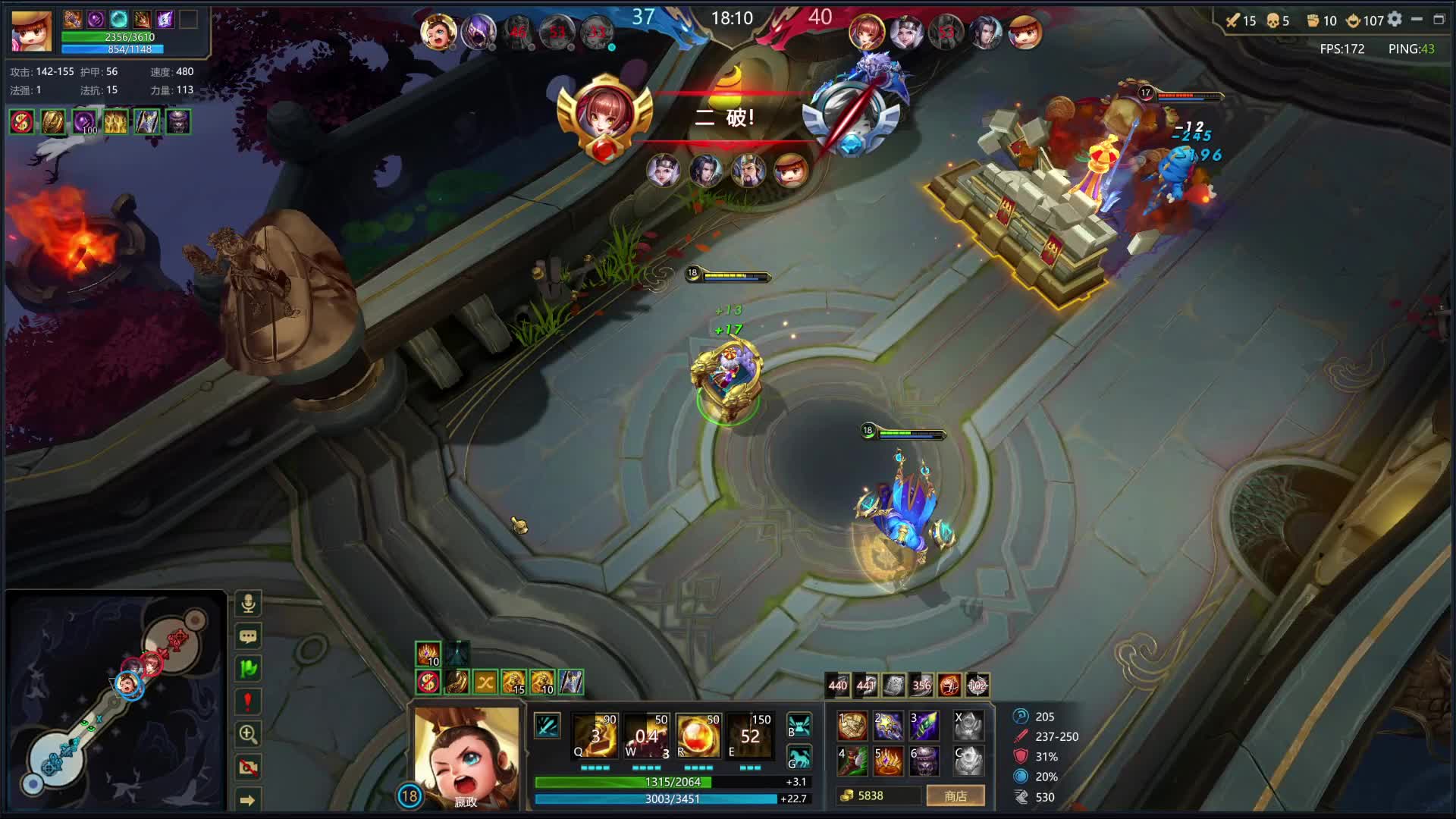Open settings with the gear icon

click(1395, 20)
